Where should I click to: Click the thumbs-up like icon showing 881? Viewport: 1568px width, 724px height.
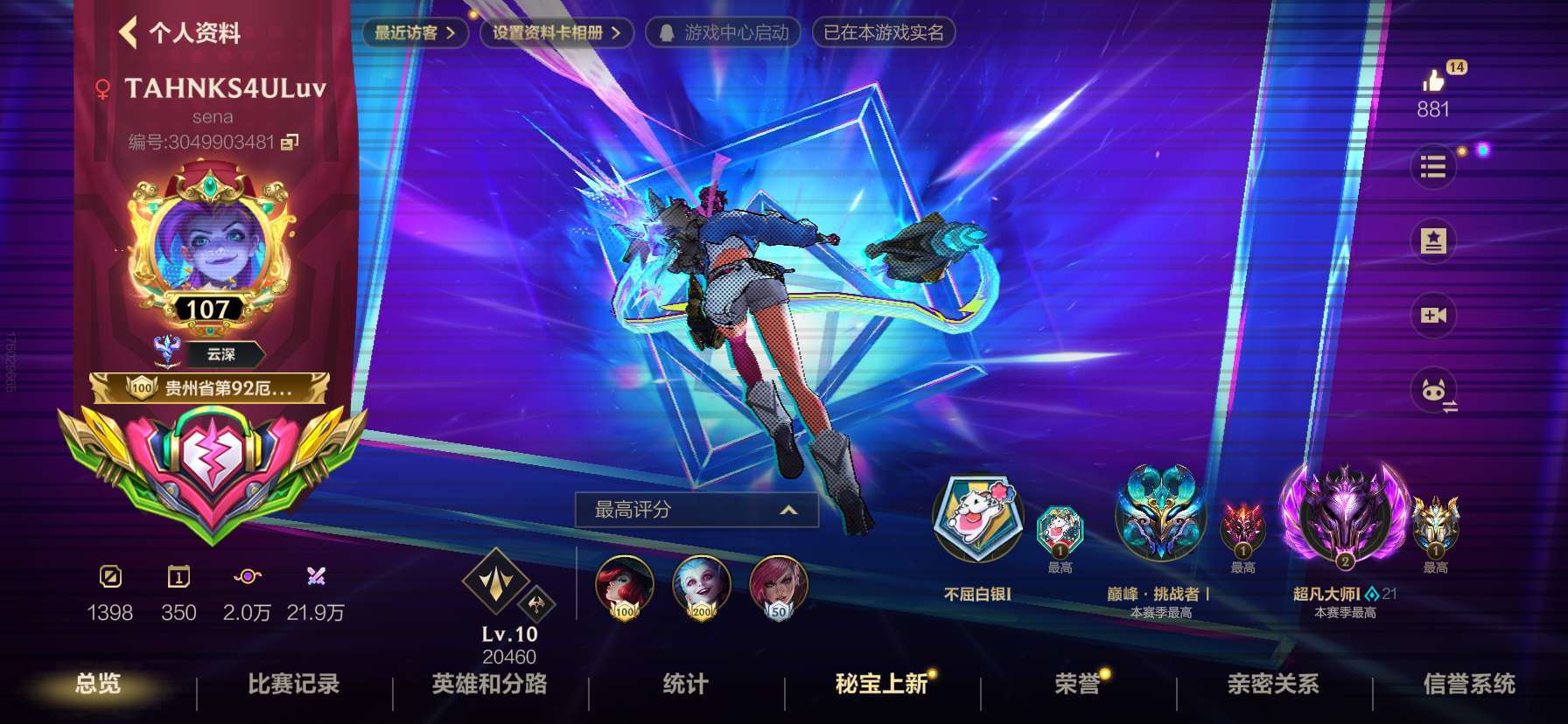tap(1434, 79)
